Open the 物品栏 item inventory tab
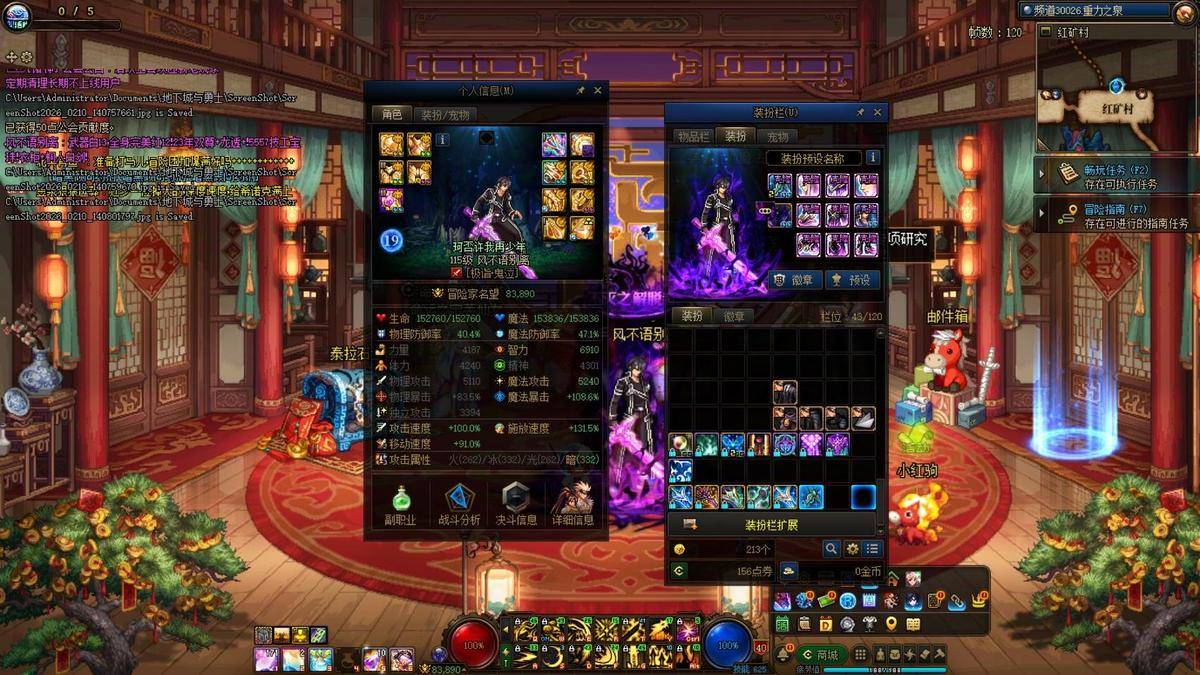The height and width of the screenshot is (675, 1200). pos(693,136)
